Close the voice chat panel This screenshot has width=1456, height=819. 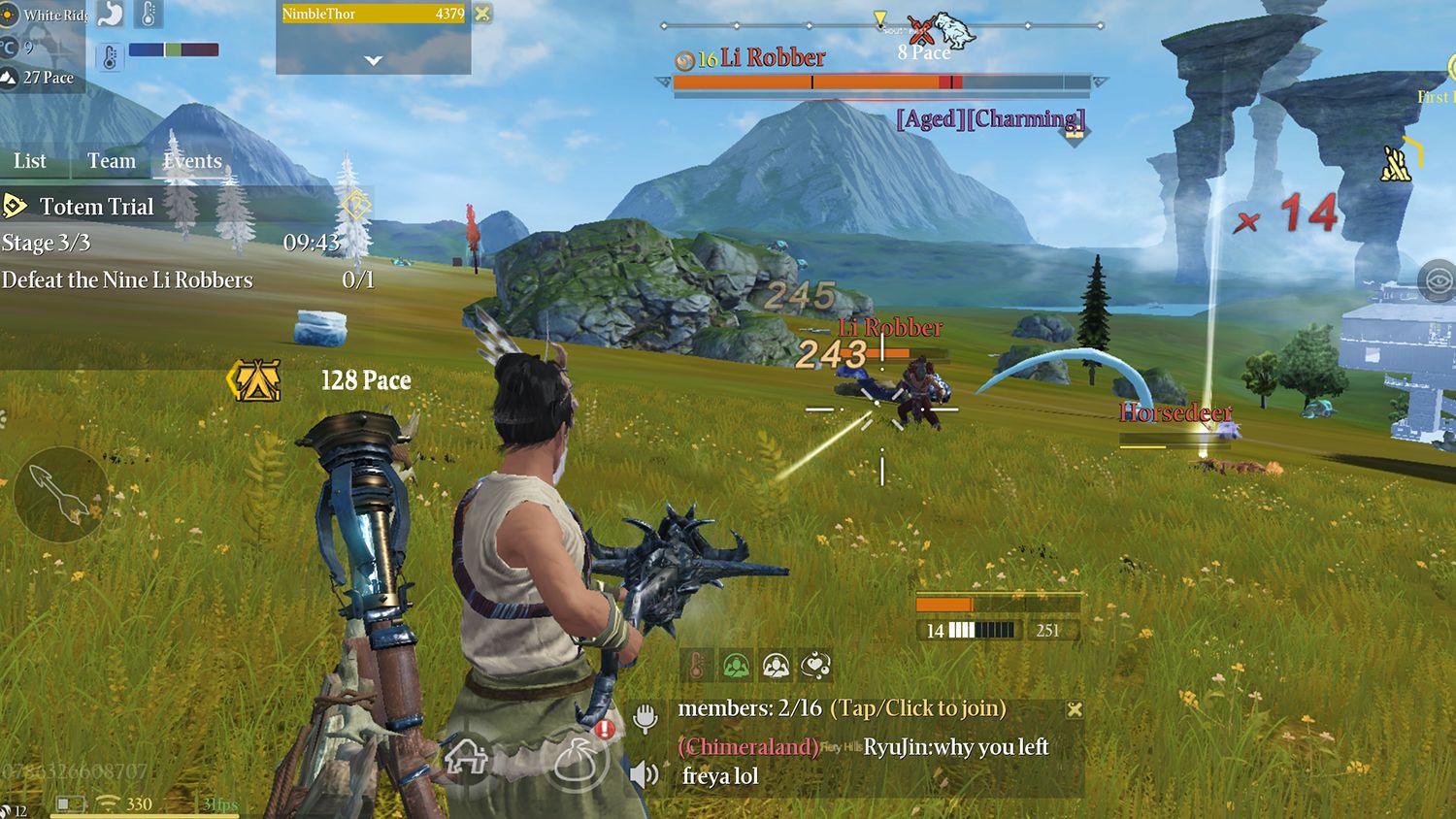[x=1075, y=709]
